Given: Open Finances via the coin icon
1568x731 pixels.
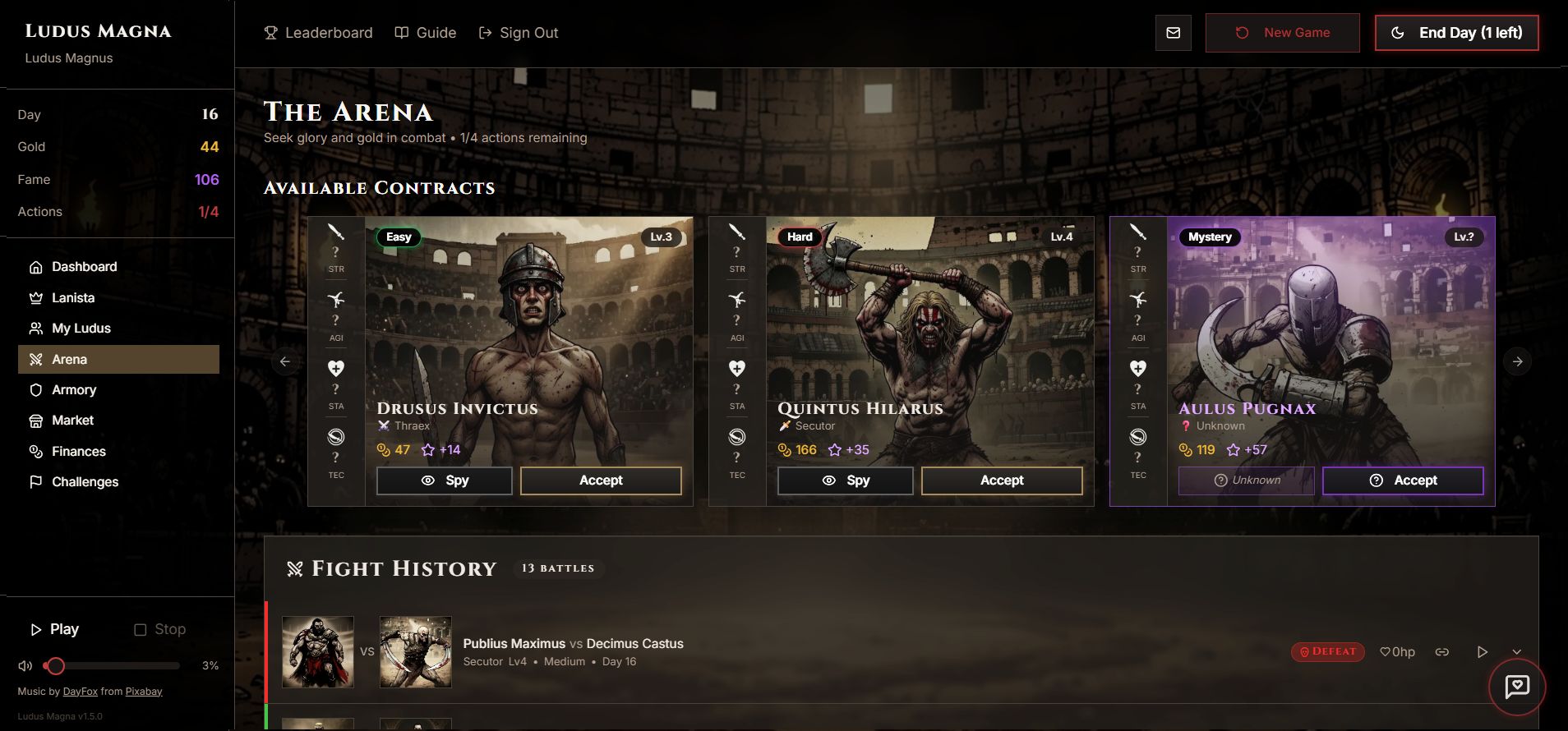Looking at the screenshot, I should point(35,451).
